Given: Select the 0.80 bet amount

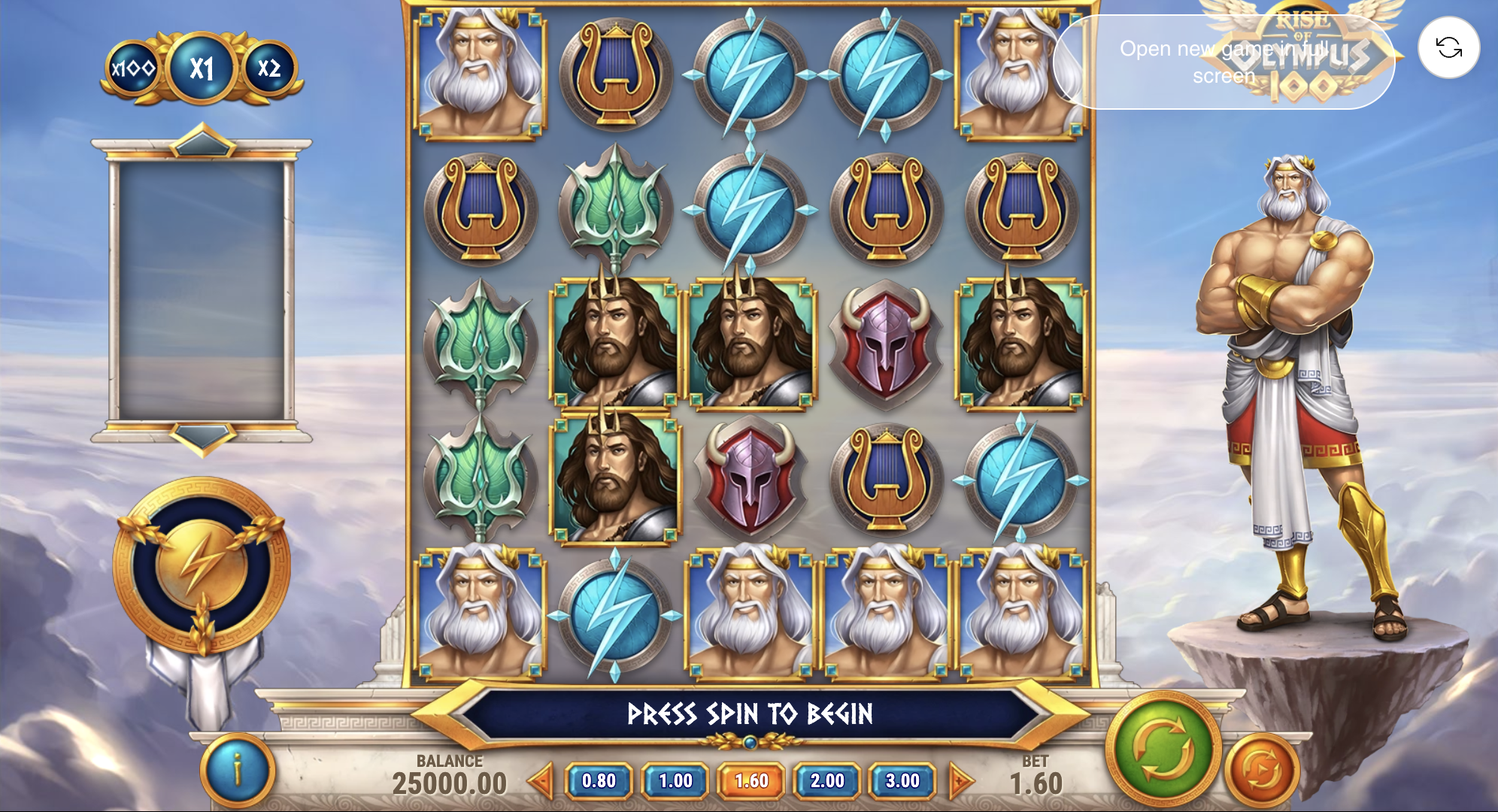Looking at the screenshot, I should pos(599,781).
